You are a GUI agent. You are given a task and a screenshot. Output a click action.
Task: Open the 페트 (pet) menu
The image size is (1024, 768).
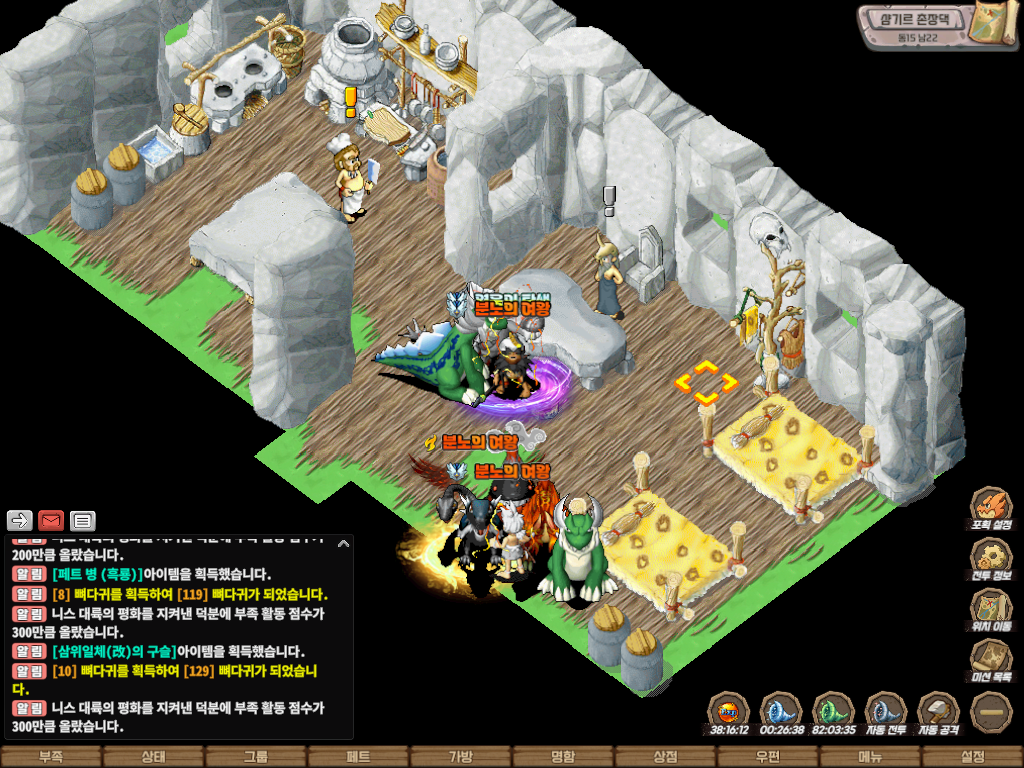358,757
